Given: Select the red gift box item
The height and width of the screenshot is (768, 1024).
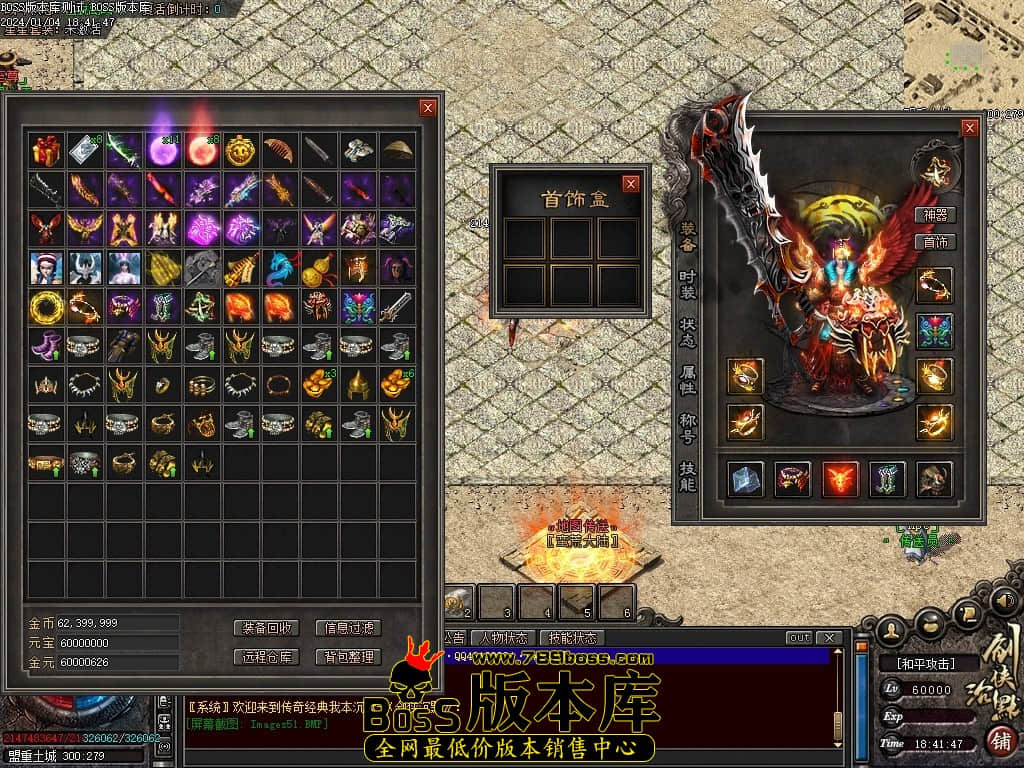Looking at the screenshot, I should click(46, 151).
